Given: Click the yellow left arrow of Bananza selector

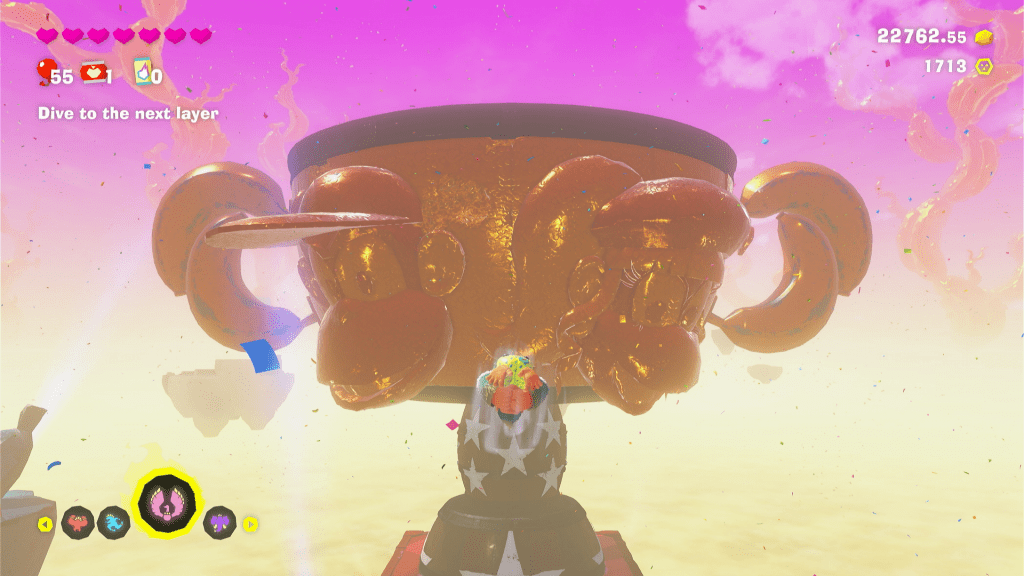Looking at the screenshot, I should [45, 524].
